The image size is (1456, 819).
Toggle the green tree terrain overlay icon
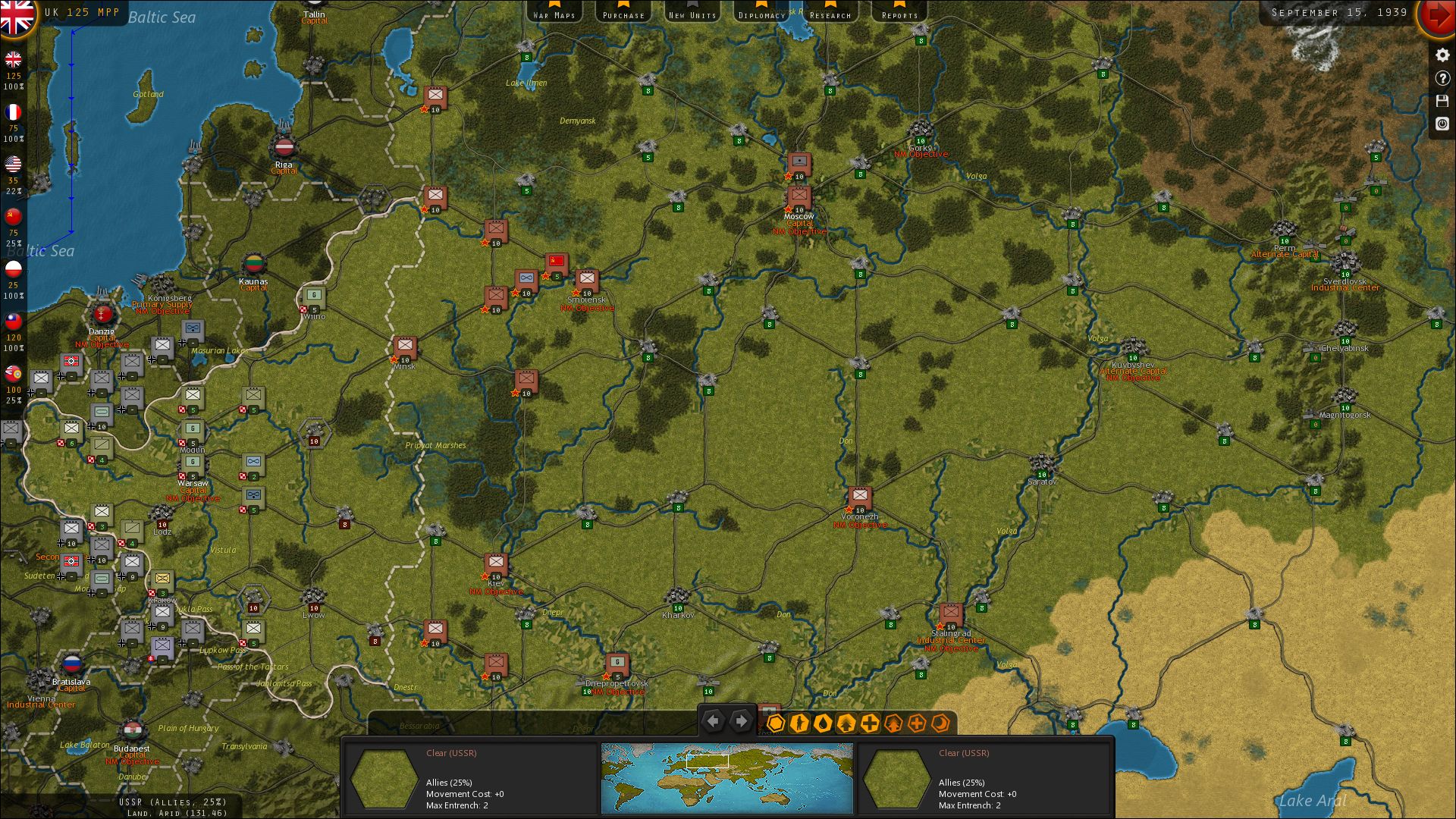coord(847,723)
